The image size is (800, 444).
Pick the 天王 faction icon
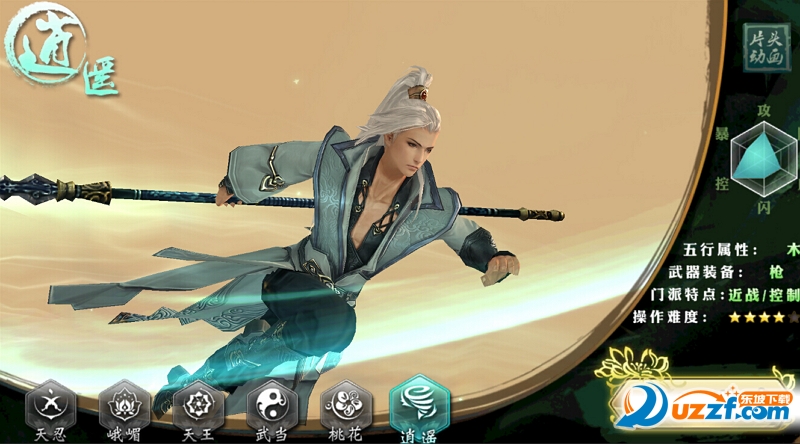(x=198, y=407)
